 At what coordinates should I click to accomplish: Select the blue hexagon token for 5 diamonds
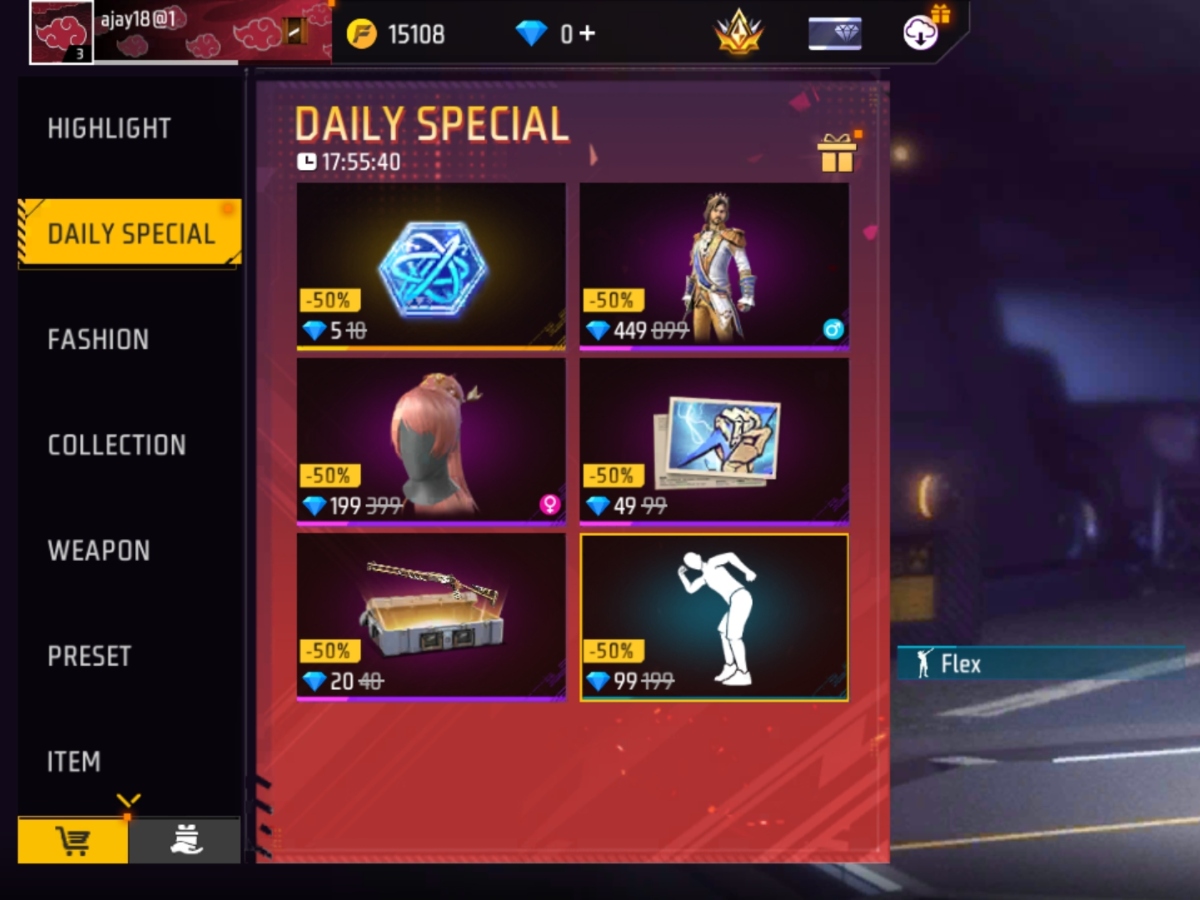[431, 265]
